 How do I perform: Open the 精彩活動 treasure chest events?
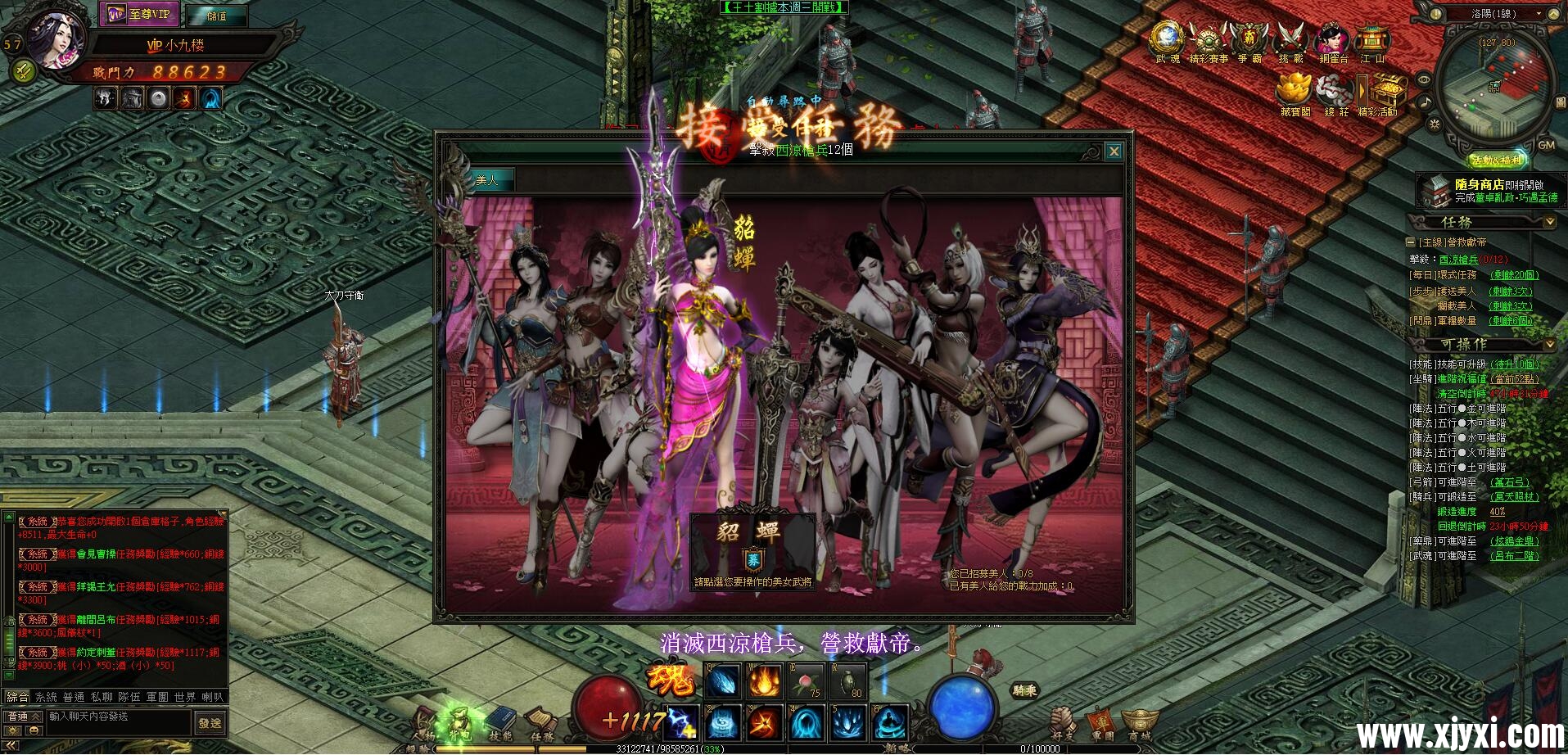(1384, 93)
